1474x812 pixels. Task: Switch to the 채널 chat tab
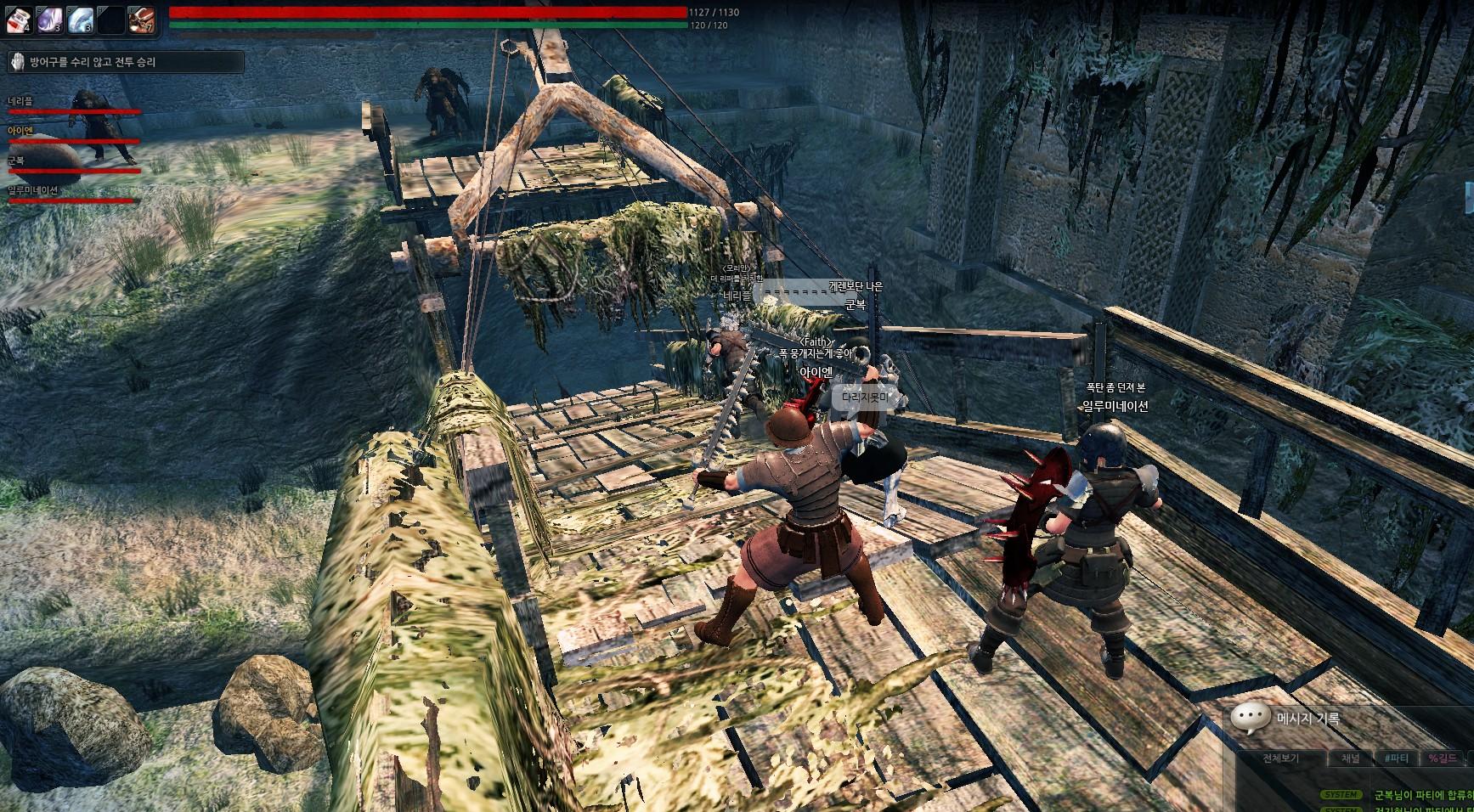pyautogui.click(x=1350, y=758)
